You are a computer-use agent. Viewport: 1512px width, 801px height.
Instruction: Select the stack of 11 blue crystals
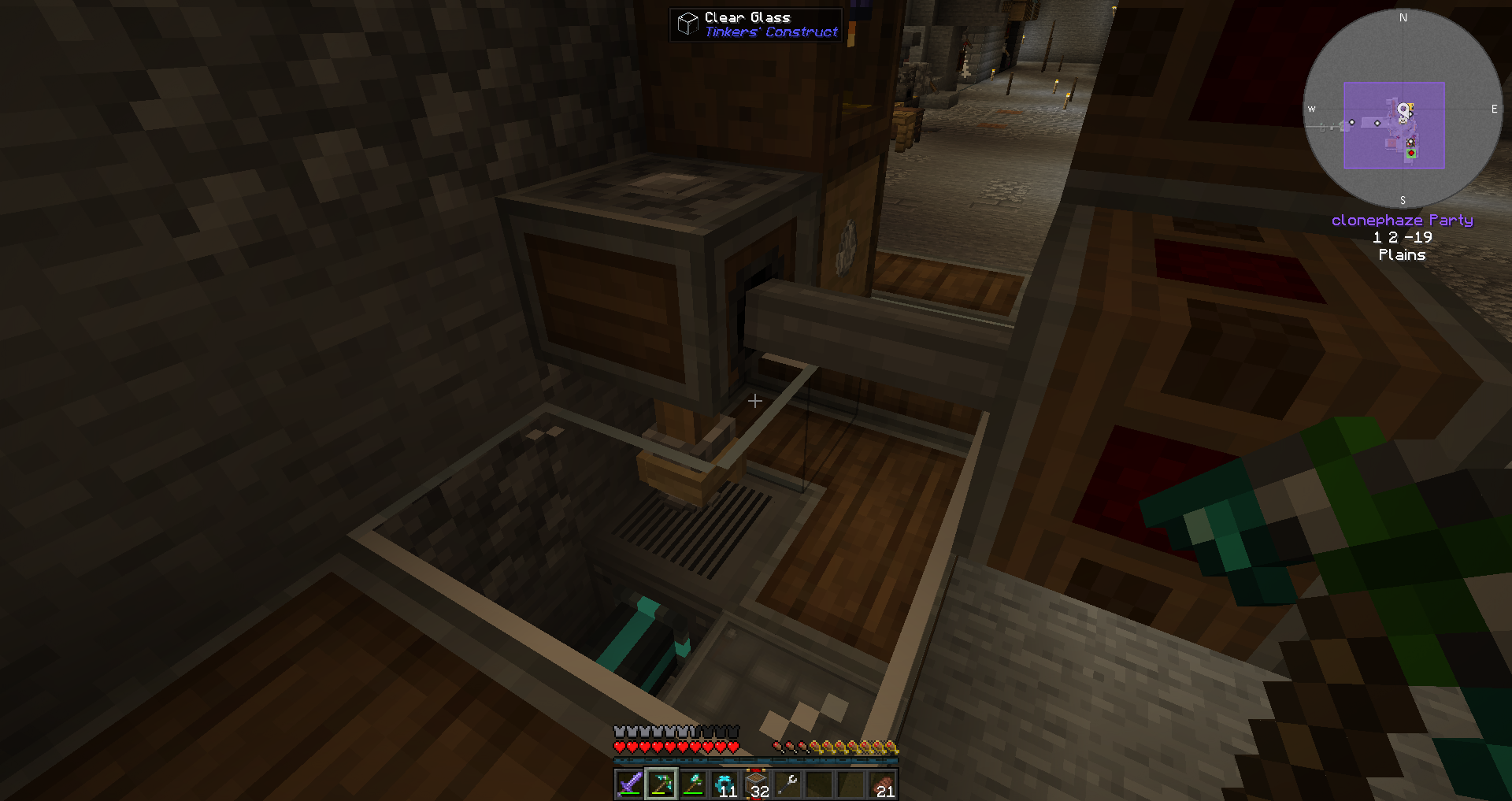(726, 782)
